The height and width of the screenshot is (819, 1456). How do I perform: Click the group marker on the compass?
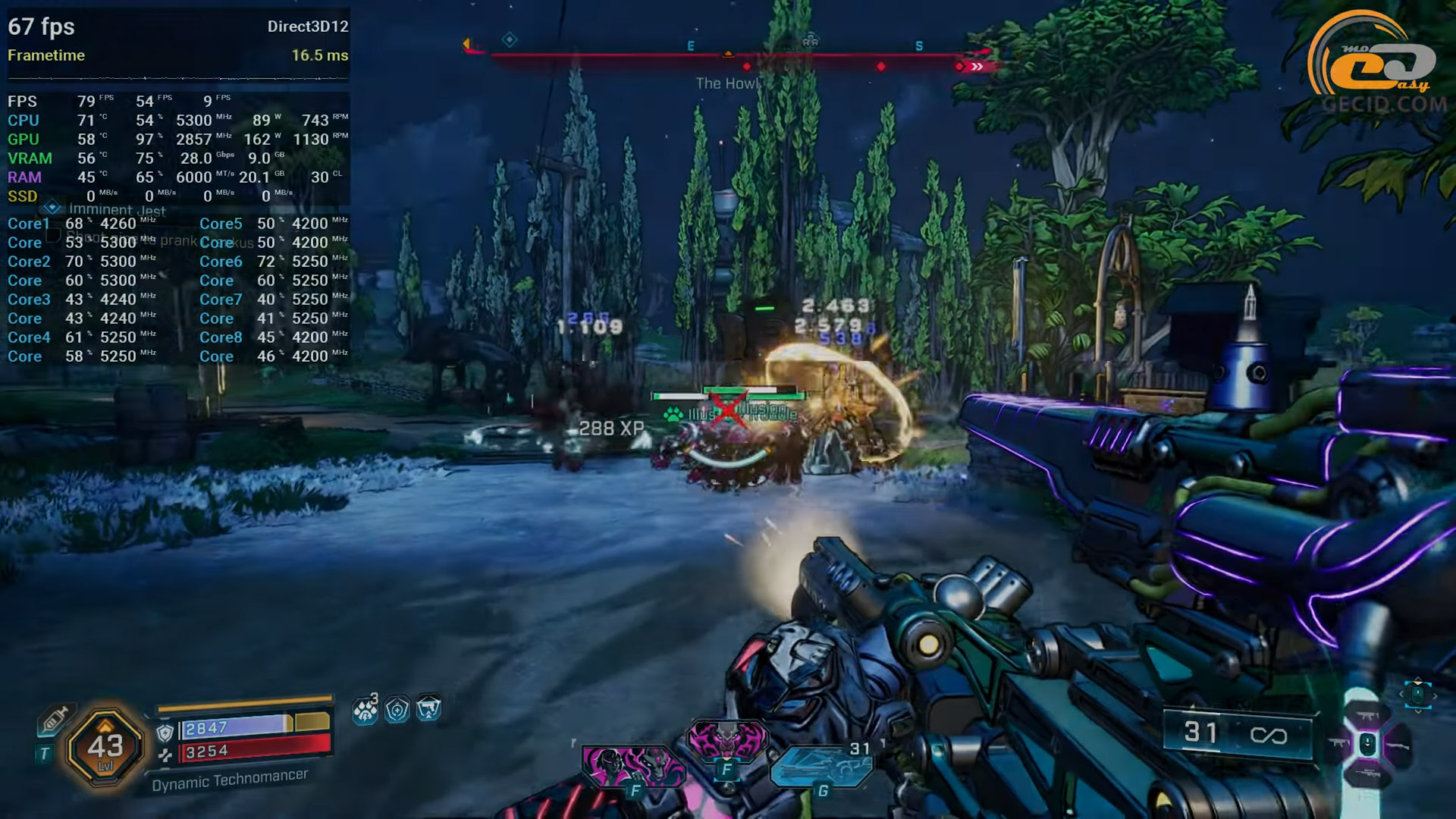811,39
